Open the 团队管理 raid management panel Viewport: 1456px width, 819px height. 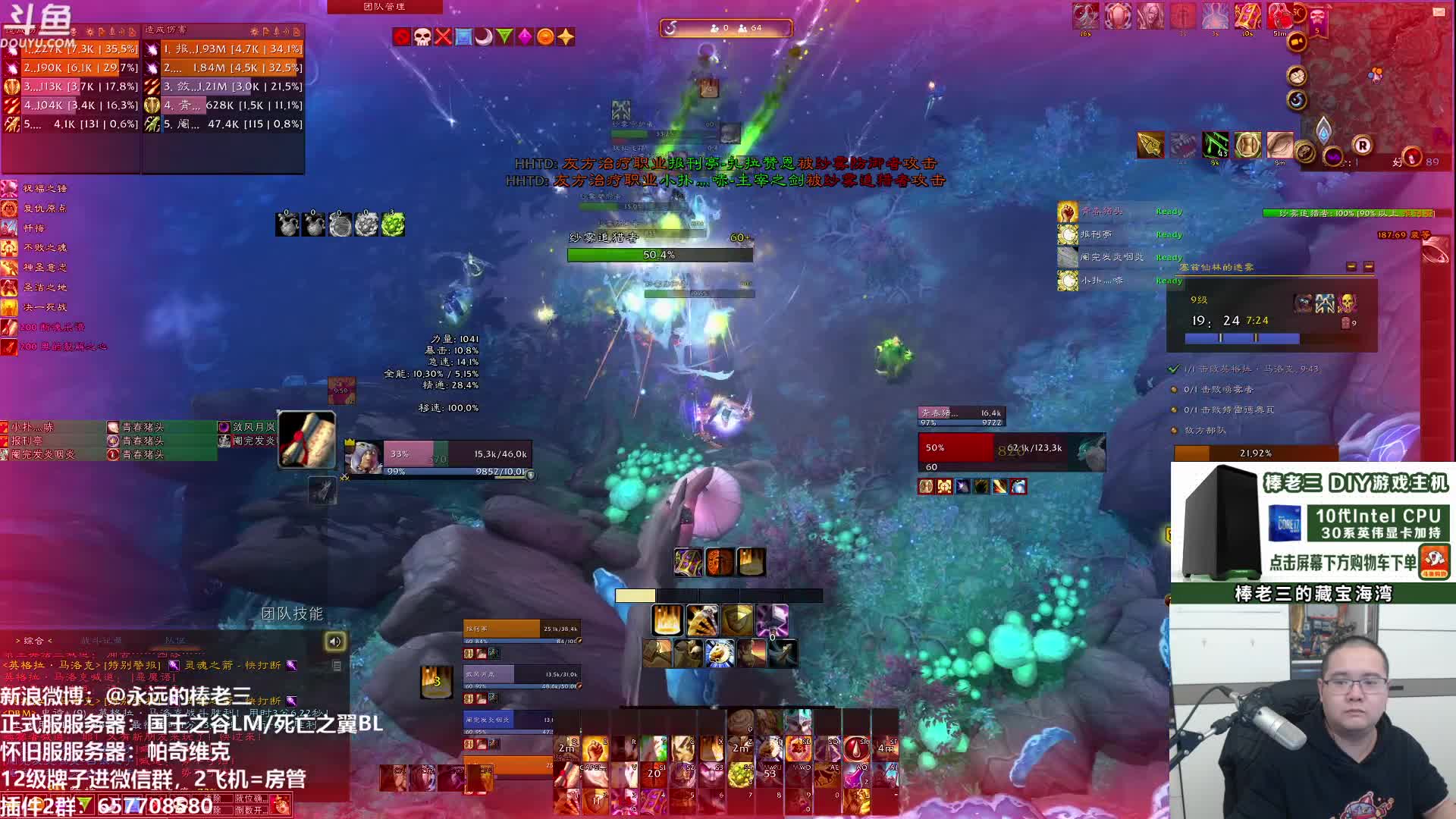(384, 7)
